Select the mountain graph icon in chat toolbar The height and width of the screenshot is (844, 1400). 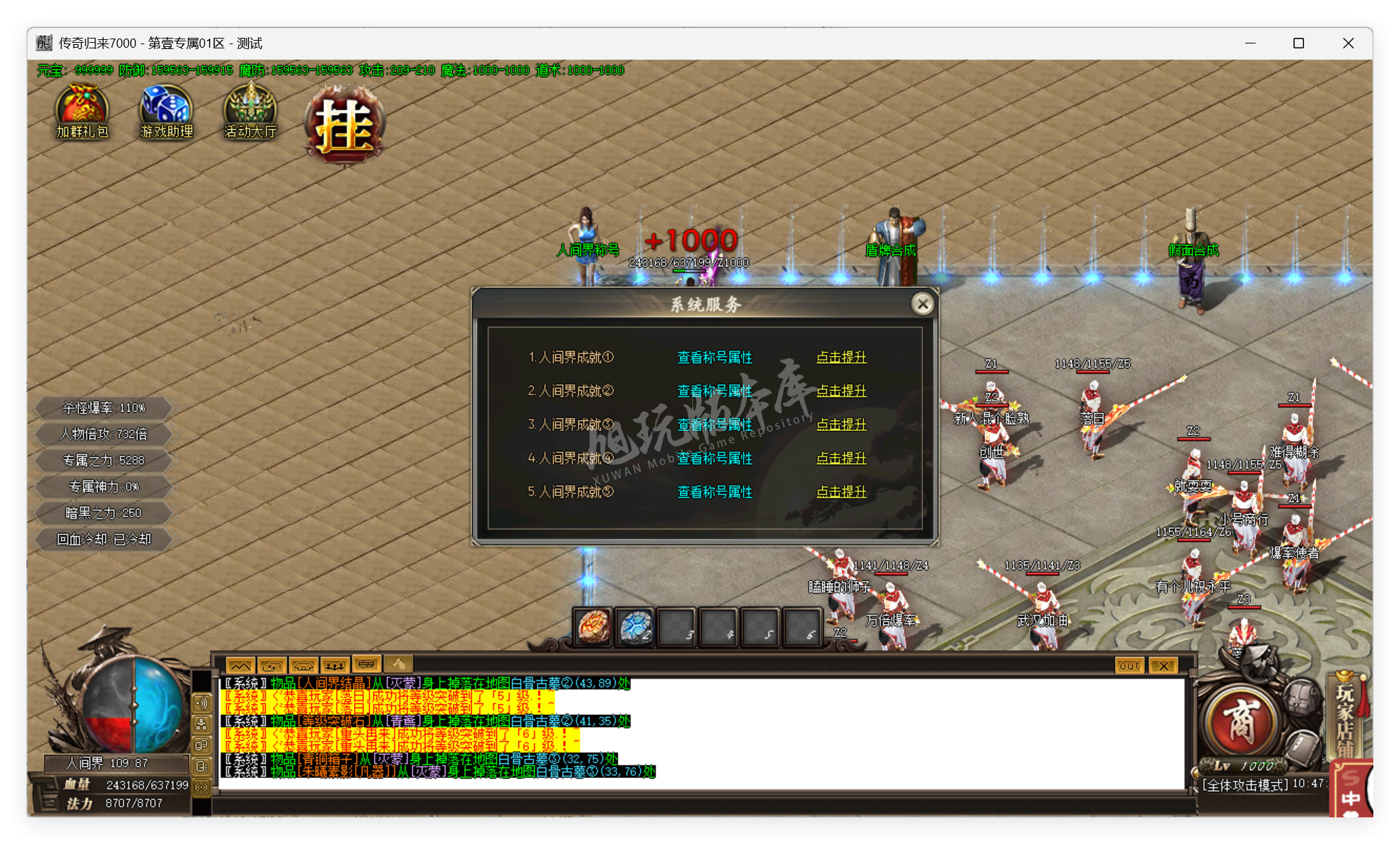(239, 665)
